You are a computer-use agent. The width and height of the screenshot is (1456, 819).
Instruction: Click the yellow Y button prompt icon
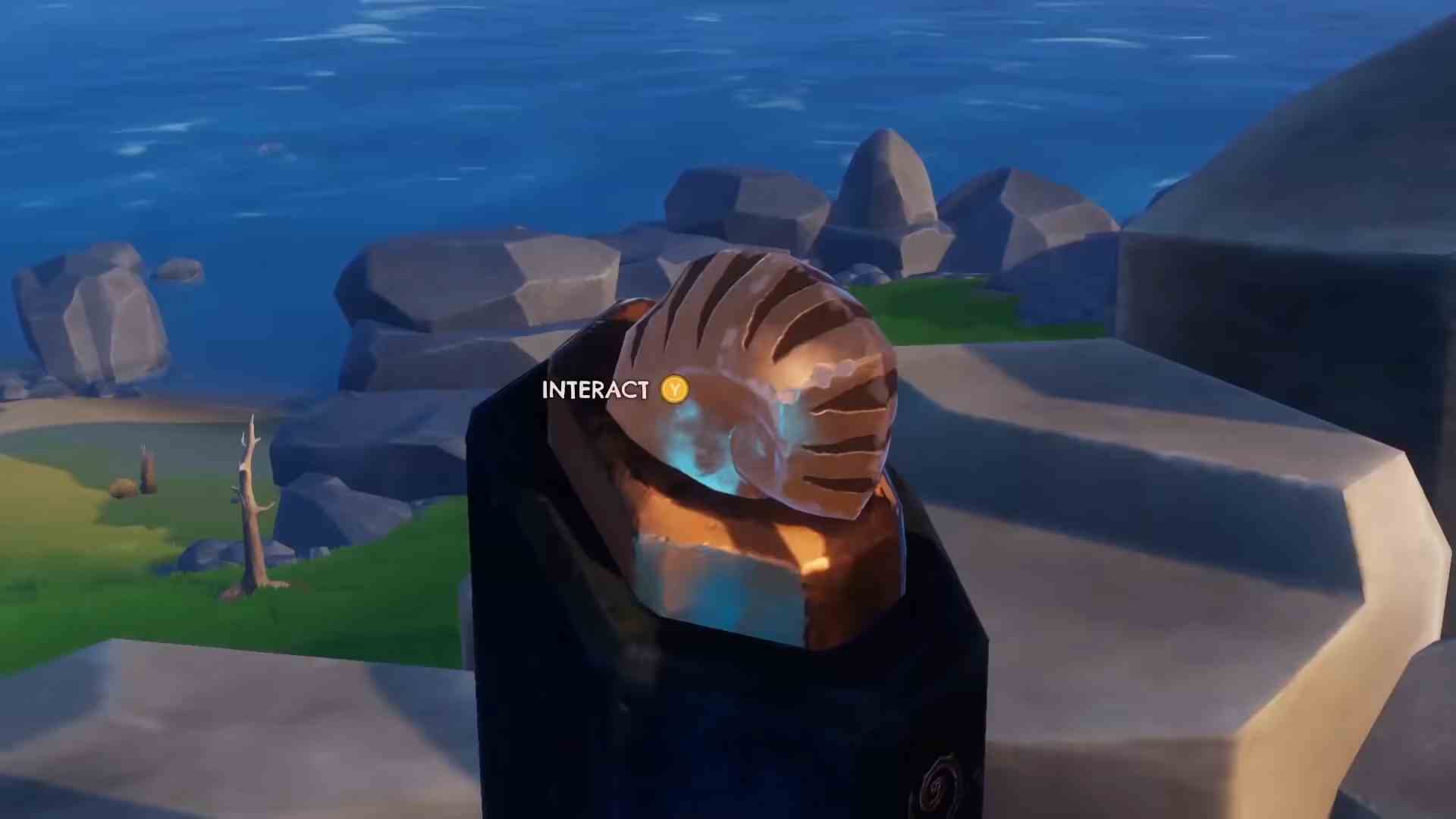coord(673,389)
